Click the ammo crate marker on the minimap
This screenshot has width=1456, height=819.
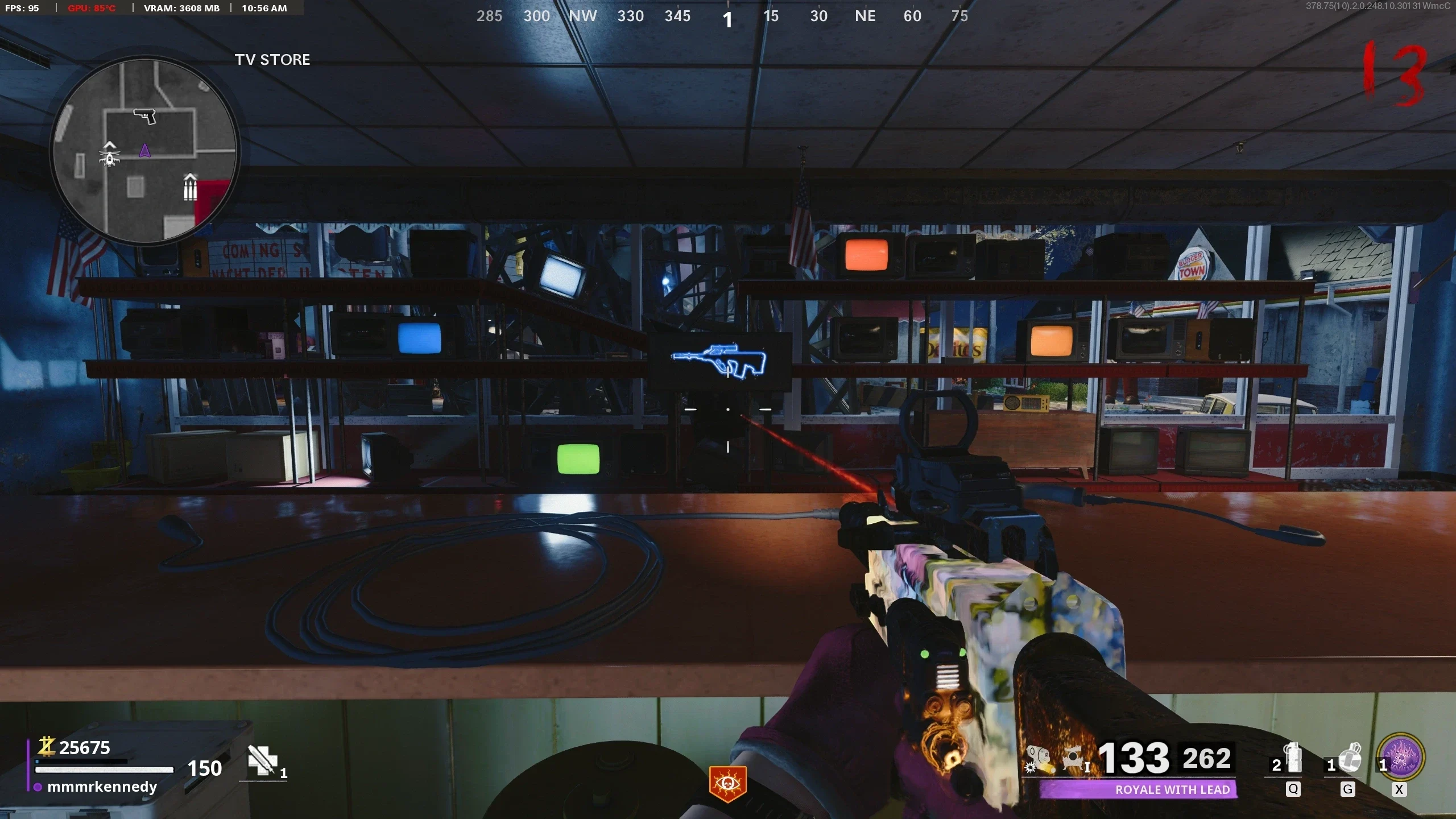point(190,187)
